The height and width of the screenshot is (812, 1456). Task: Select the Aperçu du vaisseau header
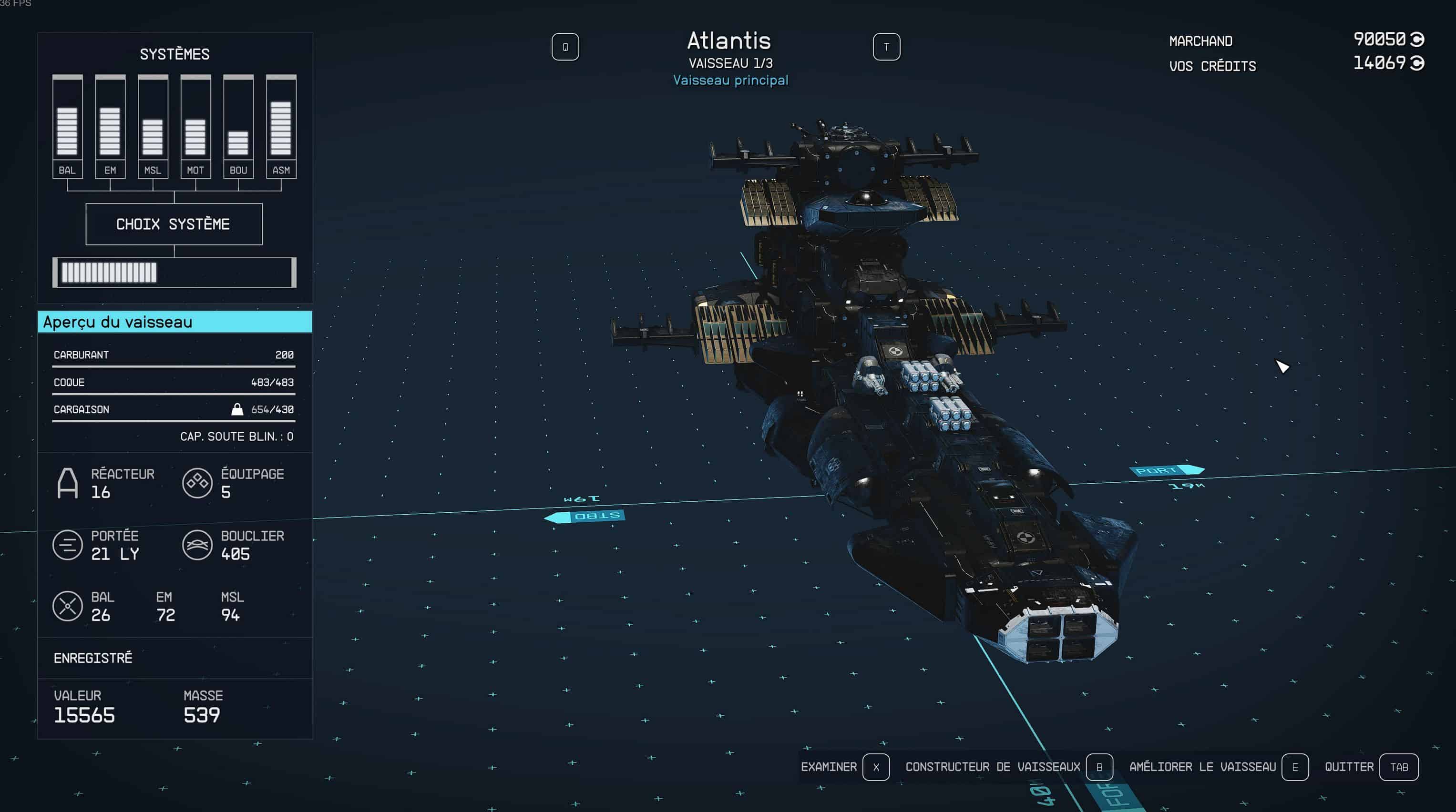(174, 322)
